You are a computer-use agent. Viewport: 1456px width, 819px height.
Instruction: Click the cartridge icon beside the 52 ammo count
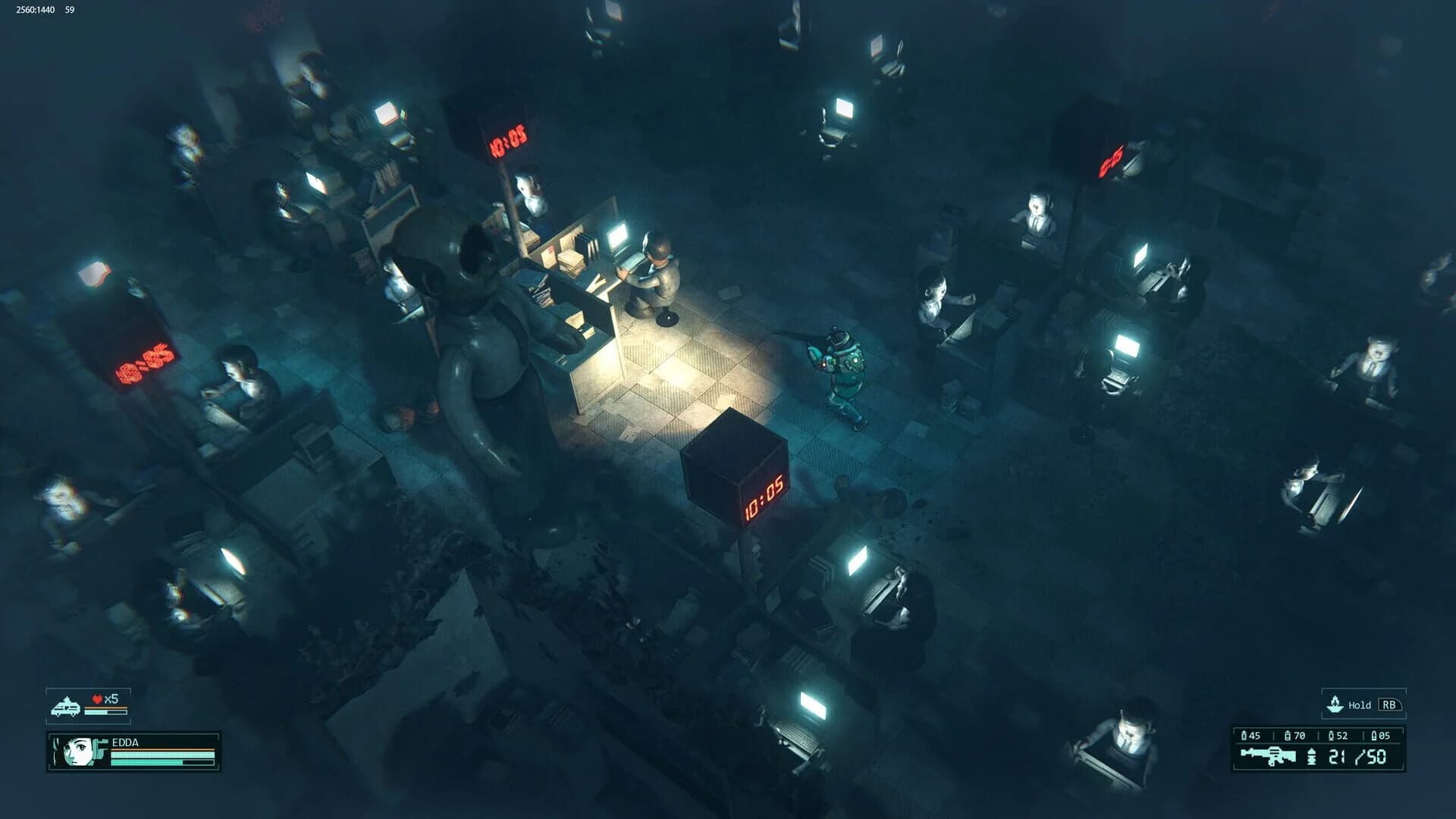point(1332,736)
